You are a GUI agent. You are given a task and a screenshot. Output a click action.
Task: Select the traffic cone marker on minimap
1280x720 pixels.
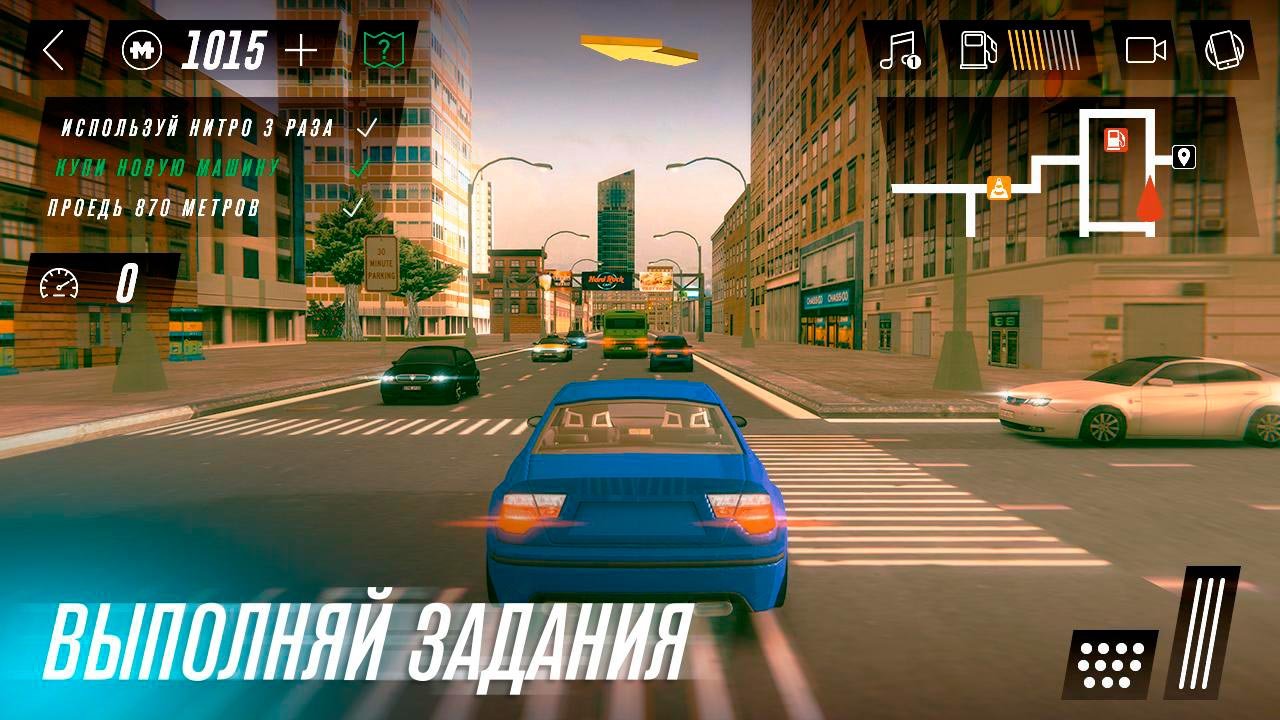click(998, 187)
